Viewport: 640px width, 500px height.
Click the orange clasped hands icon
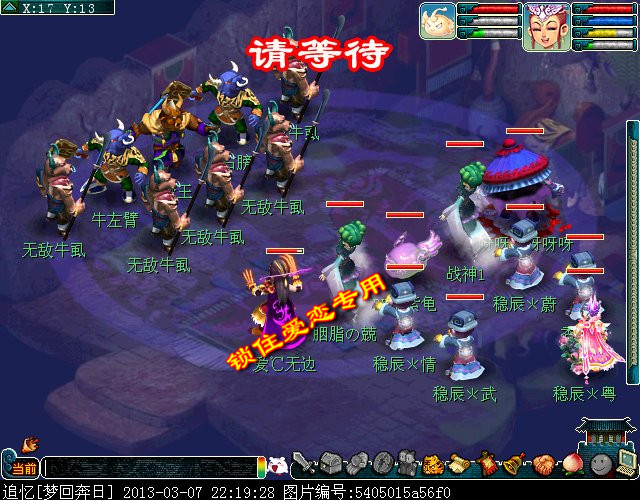coord(542,464)
